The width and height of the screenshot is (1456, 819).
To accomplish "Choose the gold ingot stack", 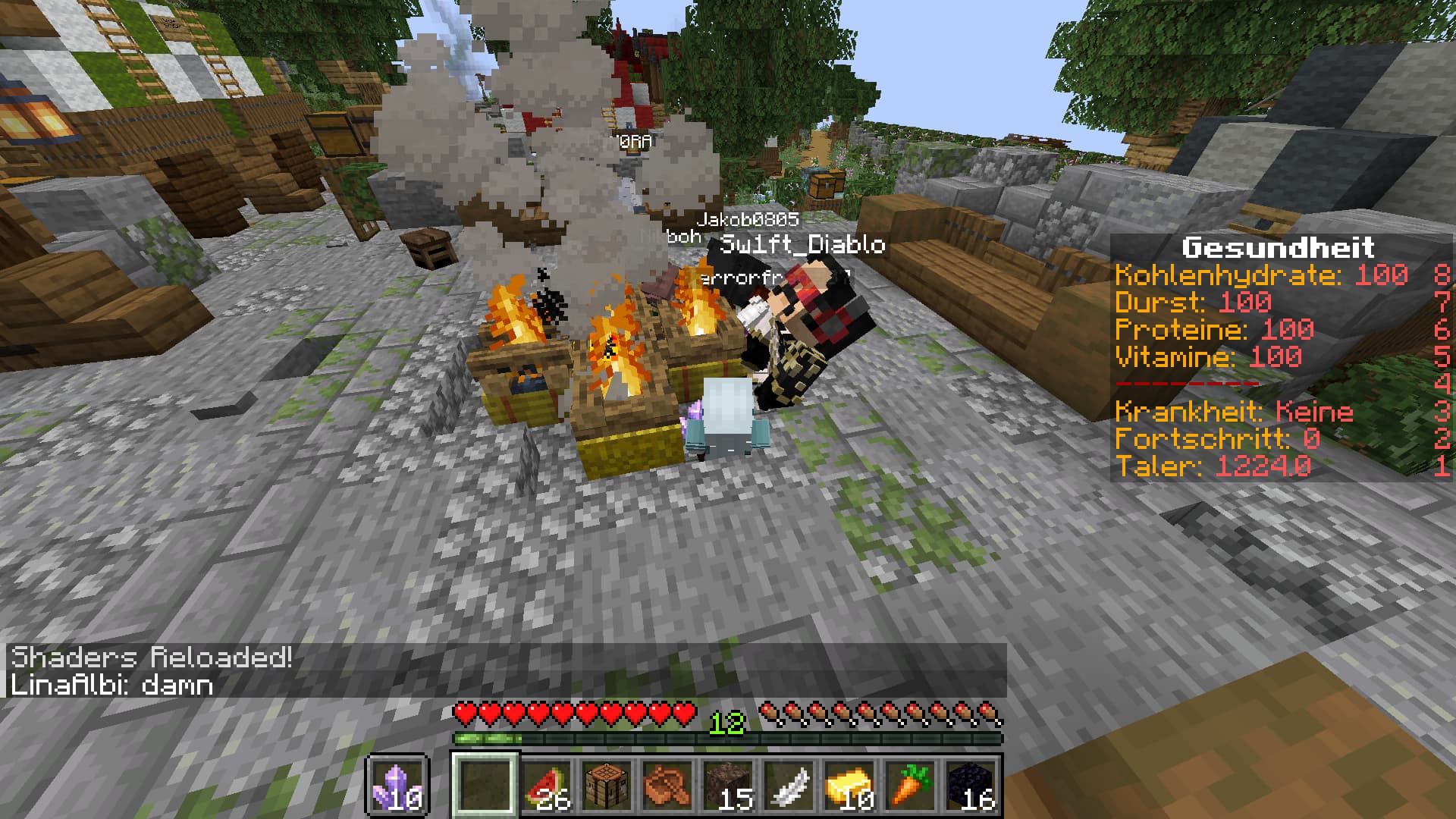I will point(849,786).
